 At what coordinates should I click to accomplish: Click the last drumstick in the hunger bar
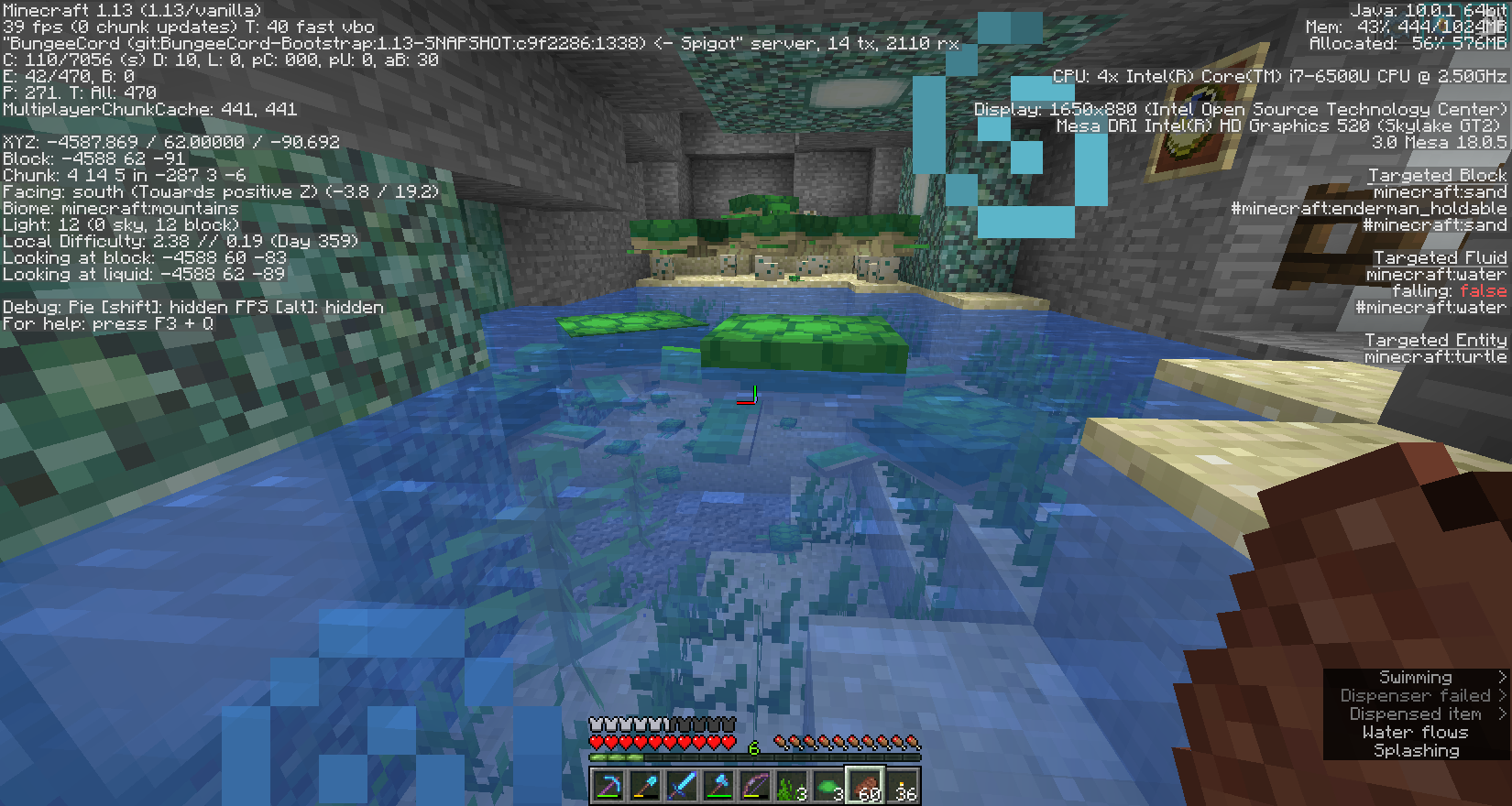tap(913, 742)
